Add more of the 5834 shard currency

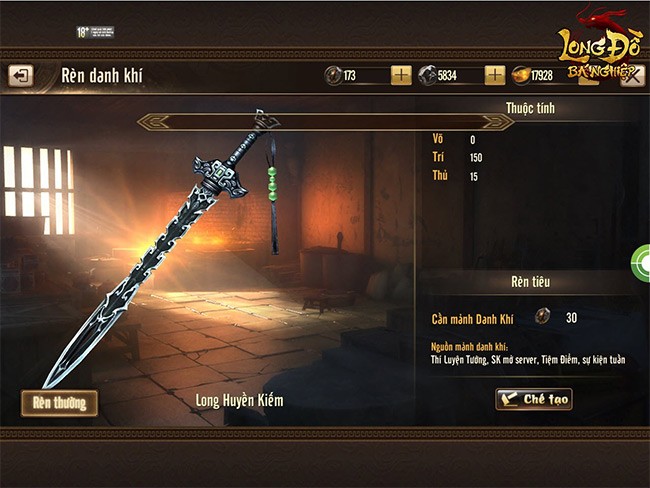click(495, 75)
